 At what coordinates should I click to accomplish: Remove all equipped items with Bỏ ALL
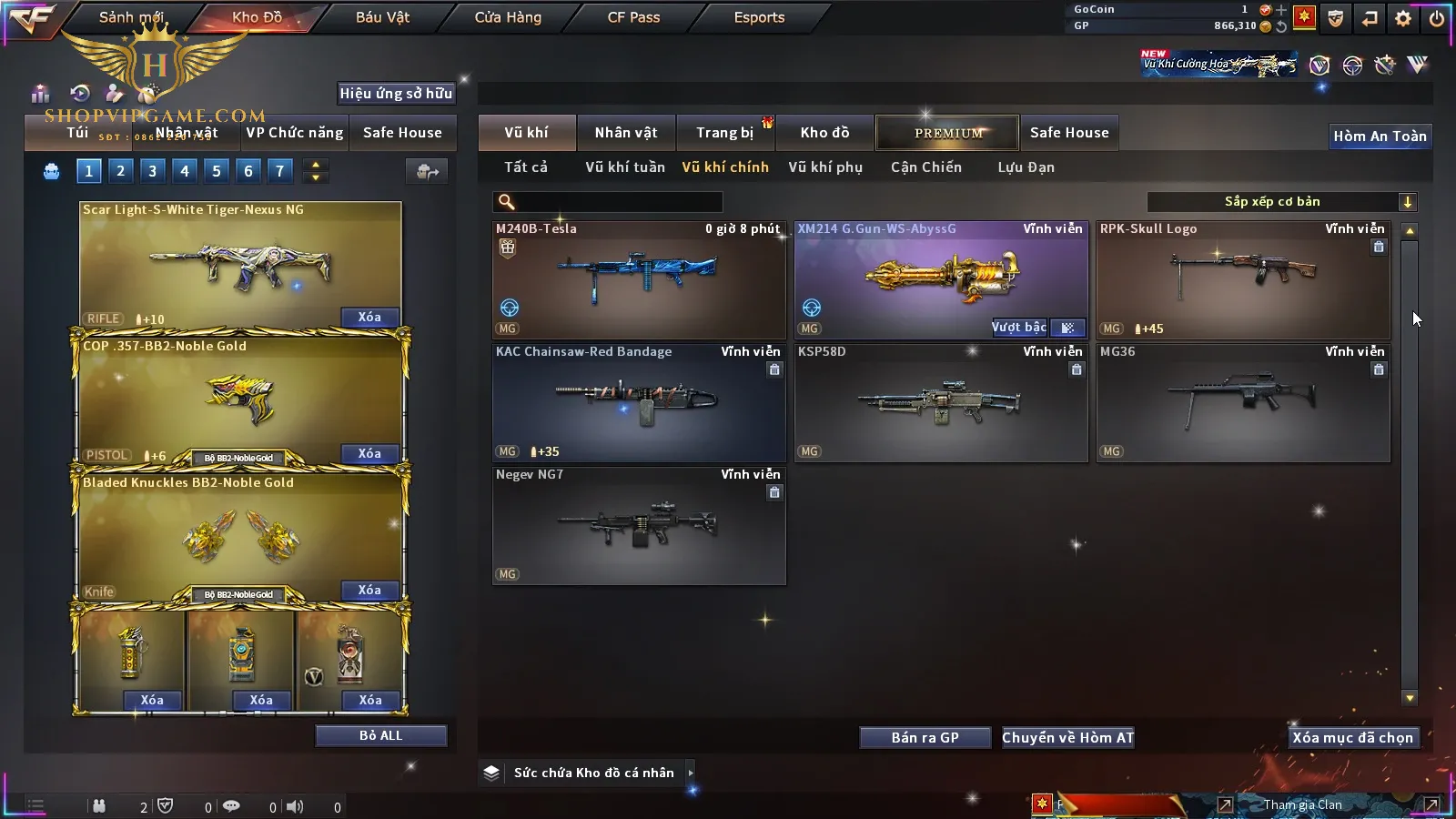380,736
